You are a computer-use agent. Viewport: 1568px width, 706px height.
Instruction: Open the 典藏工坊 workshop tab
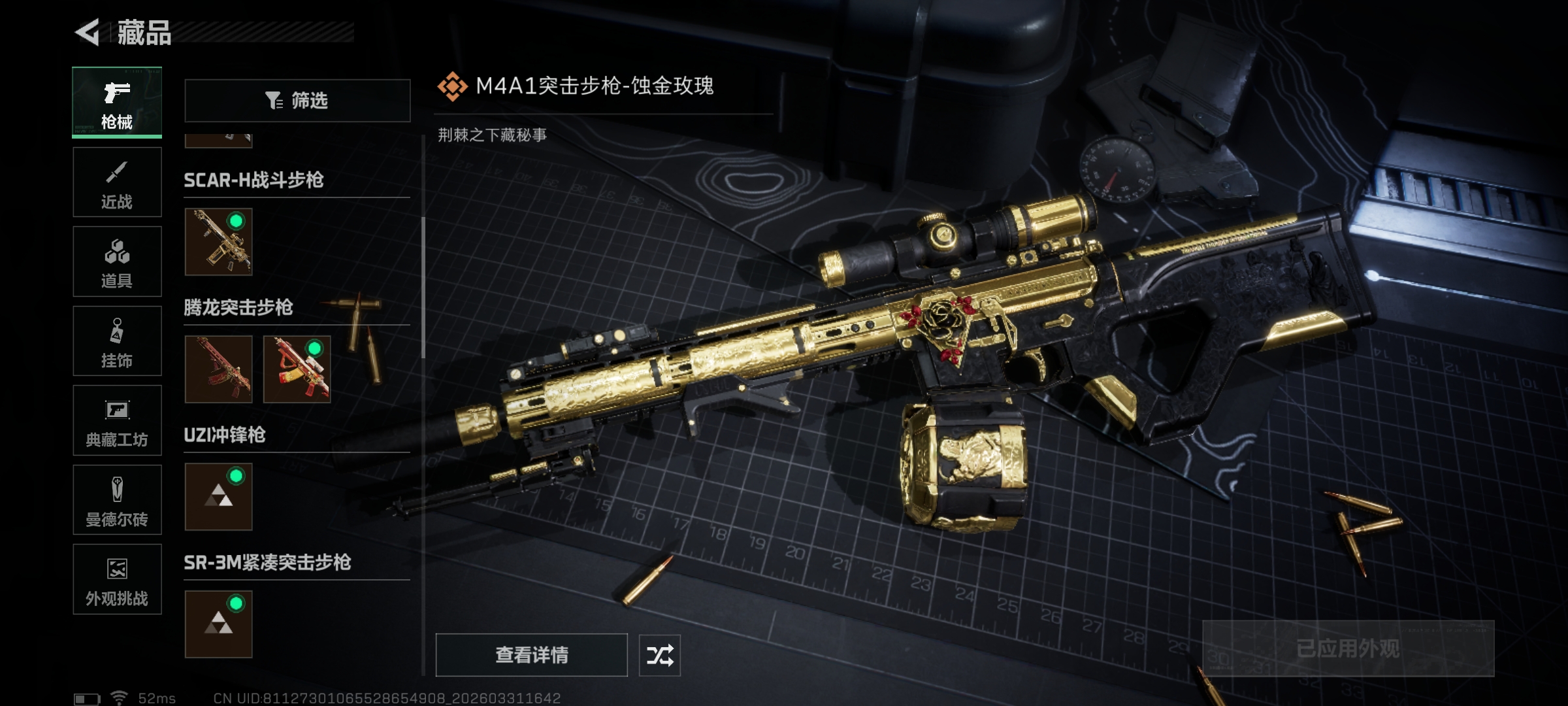(117, 420)
